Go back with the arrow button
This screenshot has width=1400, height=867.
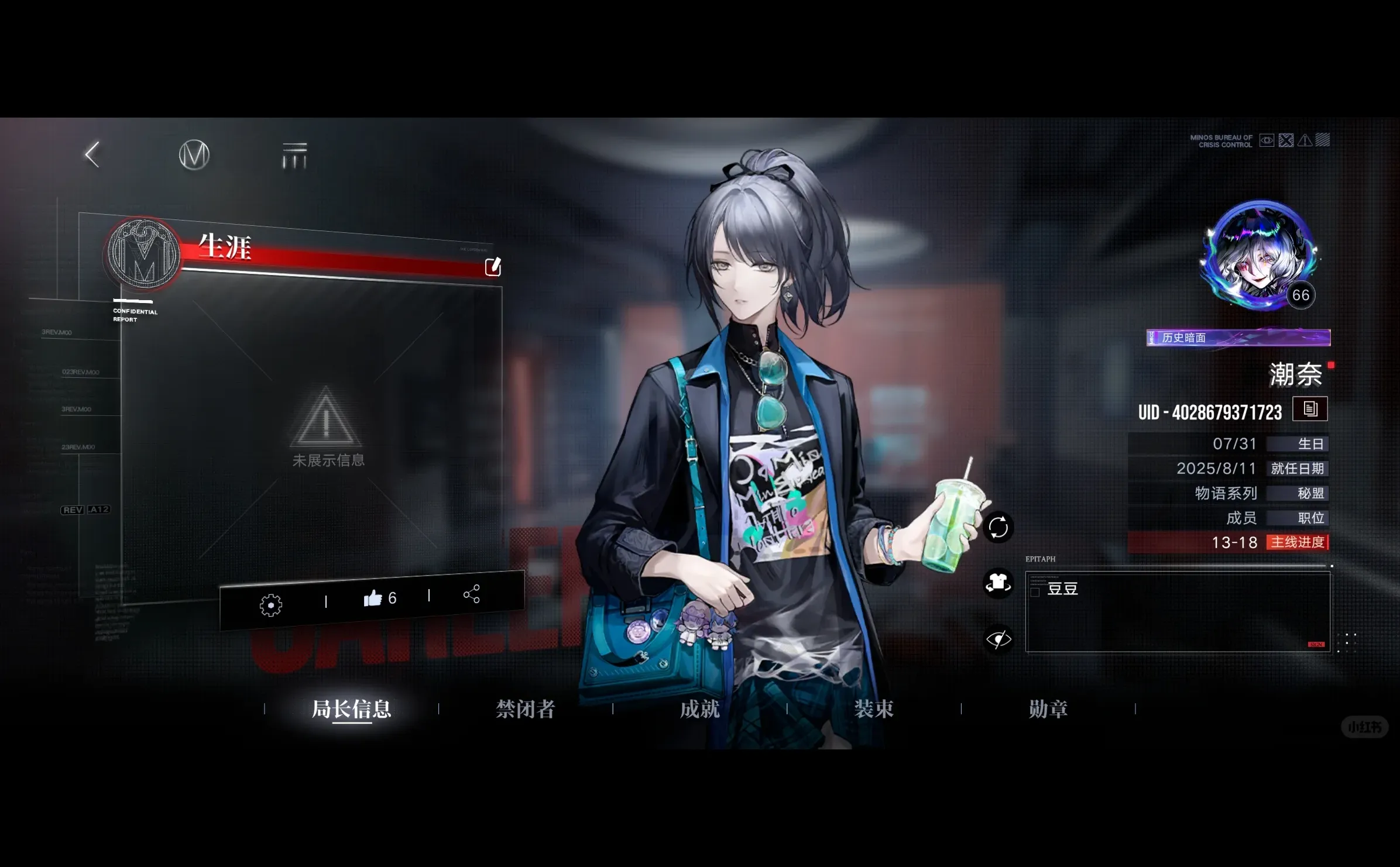click(92, 155)
